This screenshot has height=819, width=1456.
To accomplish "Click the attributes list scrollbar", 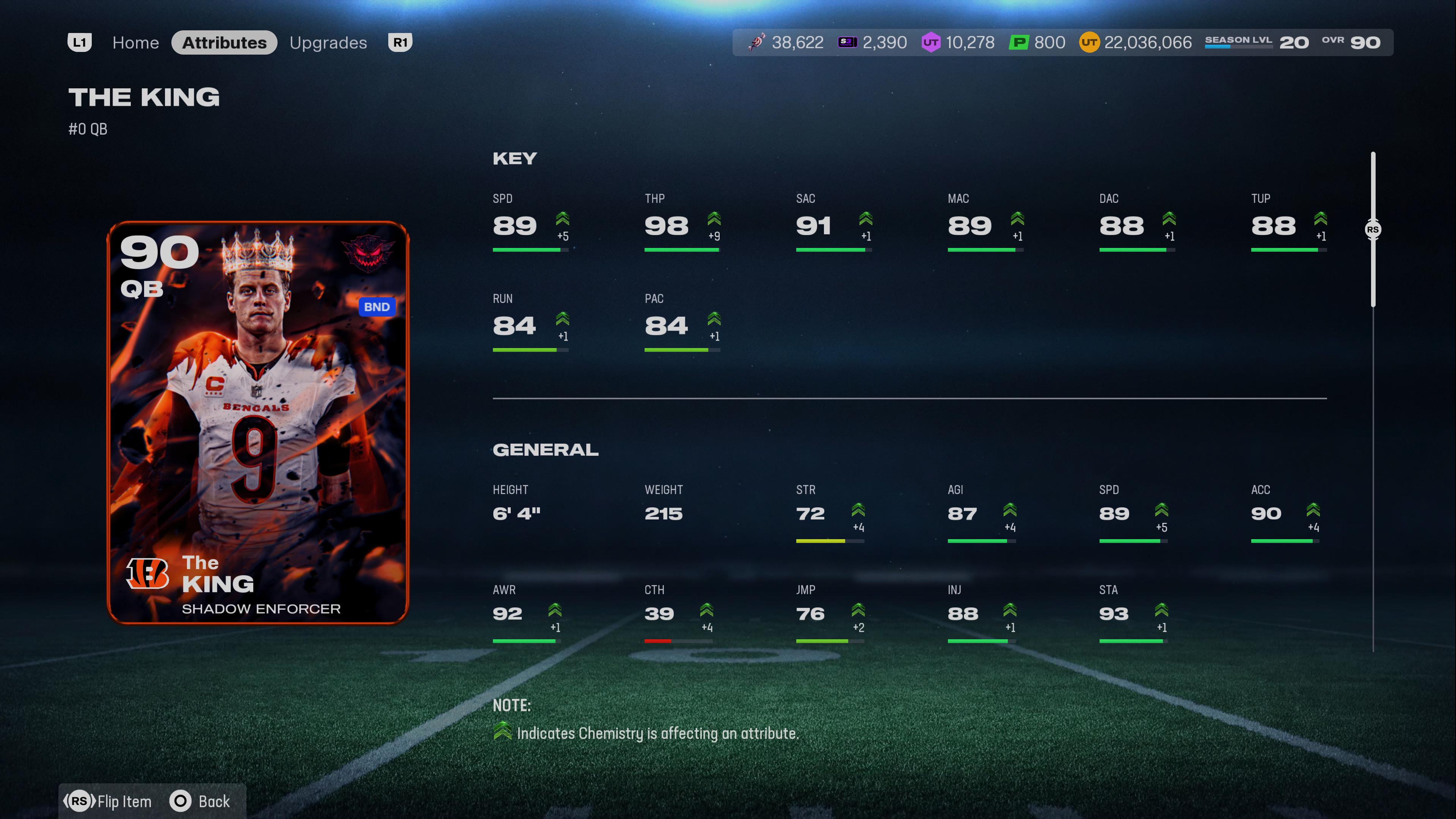I will [1372, 229].
